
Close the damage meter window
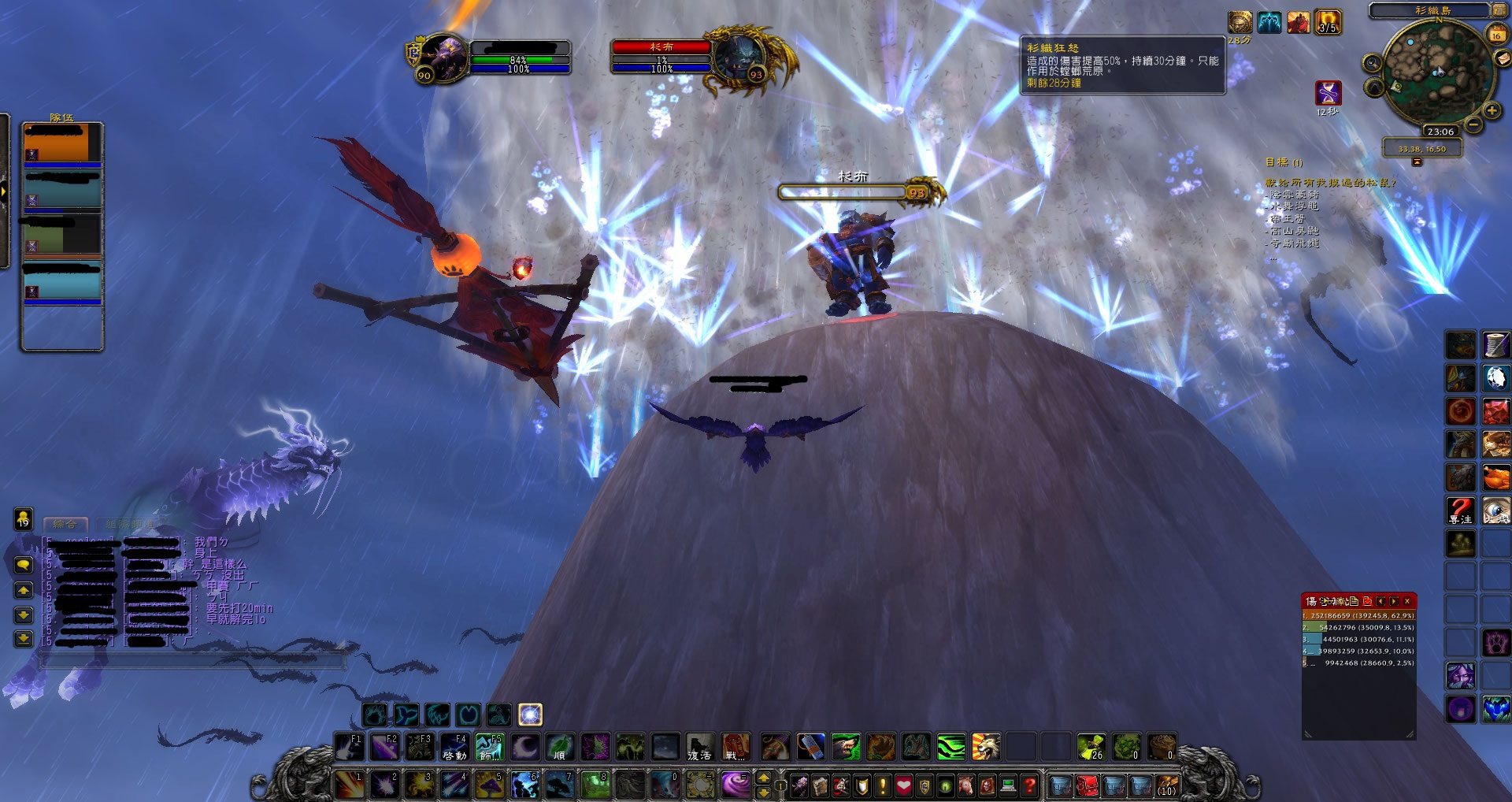(1407, 601)
